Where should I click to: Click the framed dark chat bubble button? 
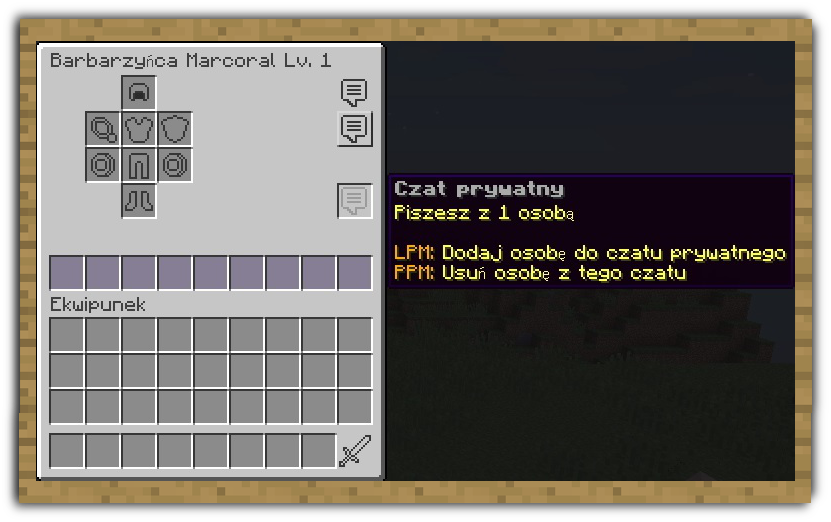click(354, 129)
